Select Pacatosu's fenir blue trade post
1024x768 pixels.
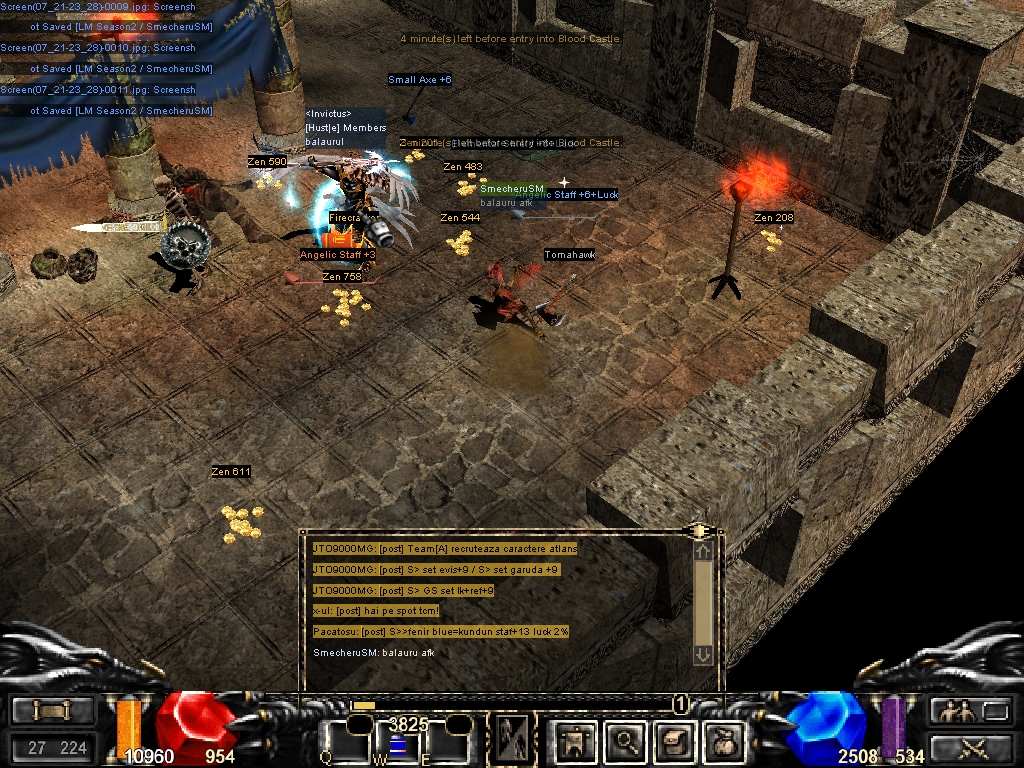[440, 632]
